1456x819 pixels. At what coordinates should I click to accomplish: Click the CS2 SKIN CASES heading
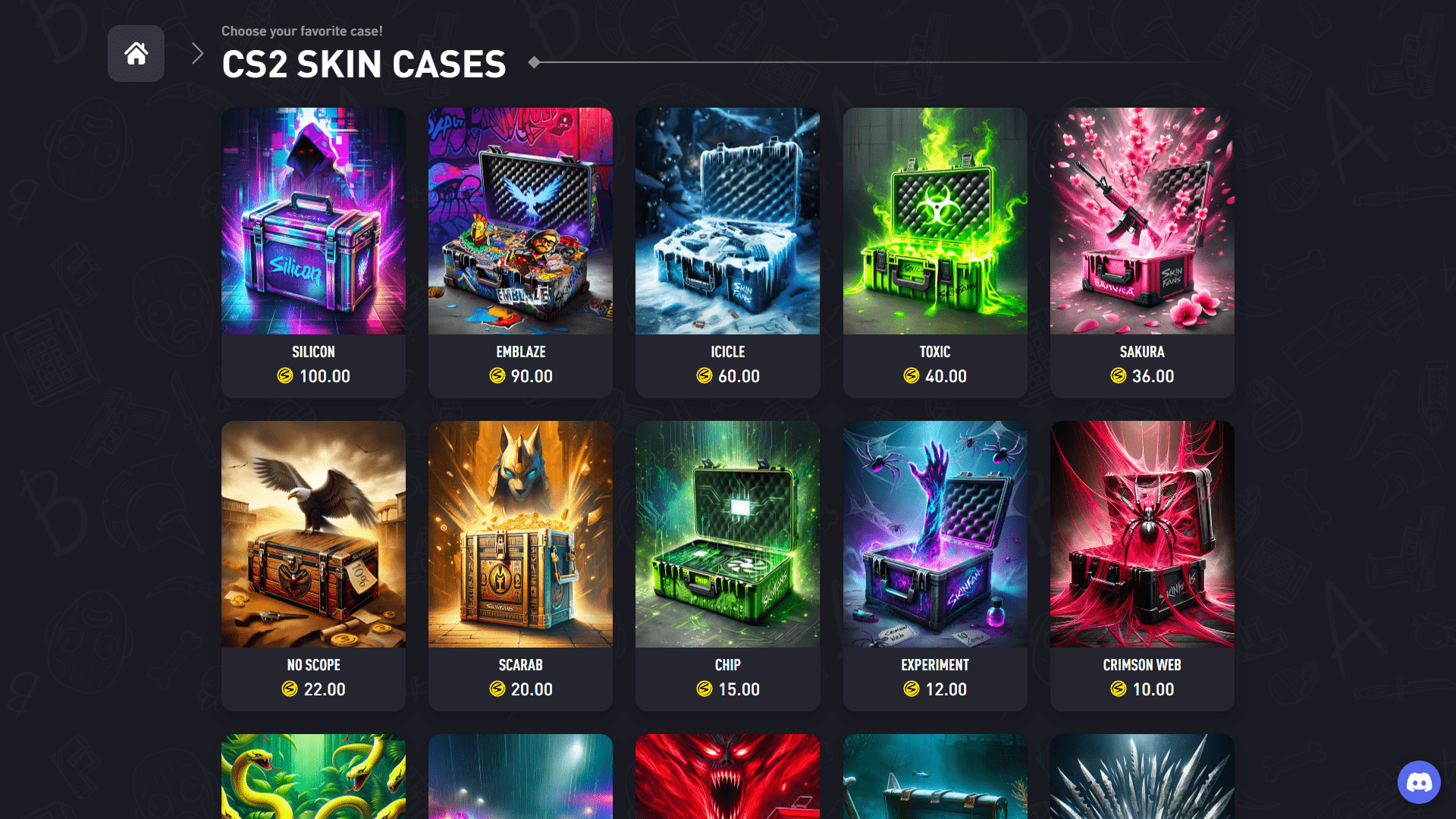pos(364,64)
